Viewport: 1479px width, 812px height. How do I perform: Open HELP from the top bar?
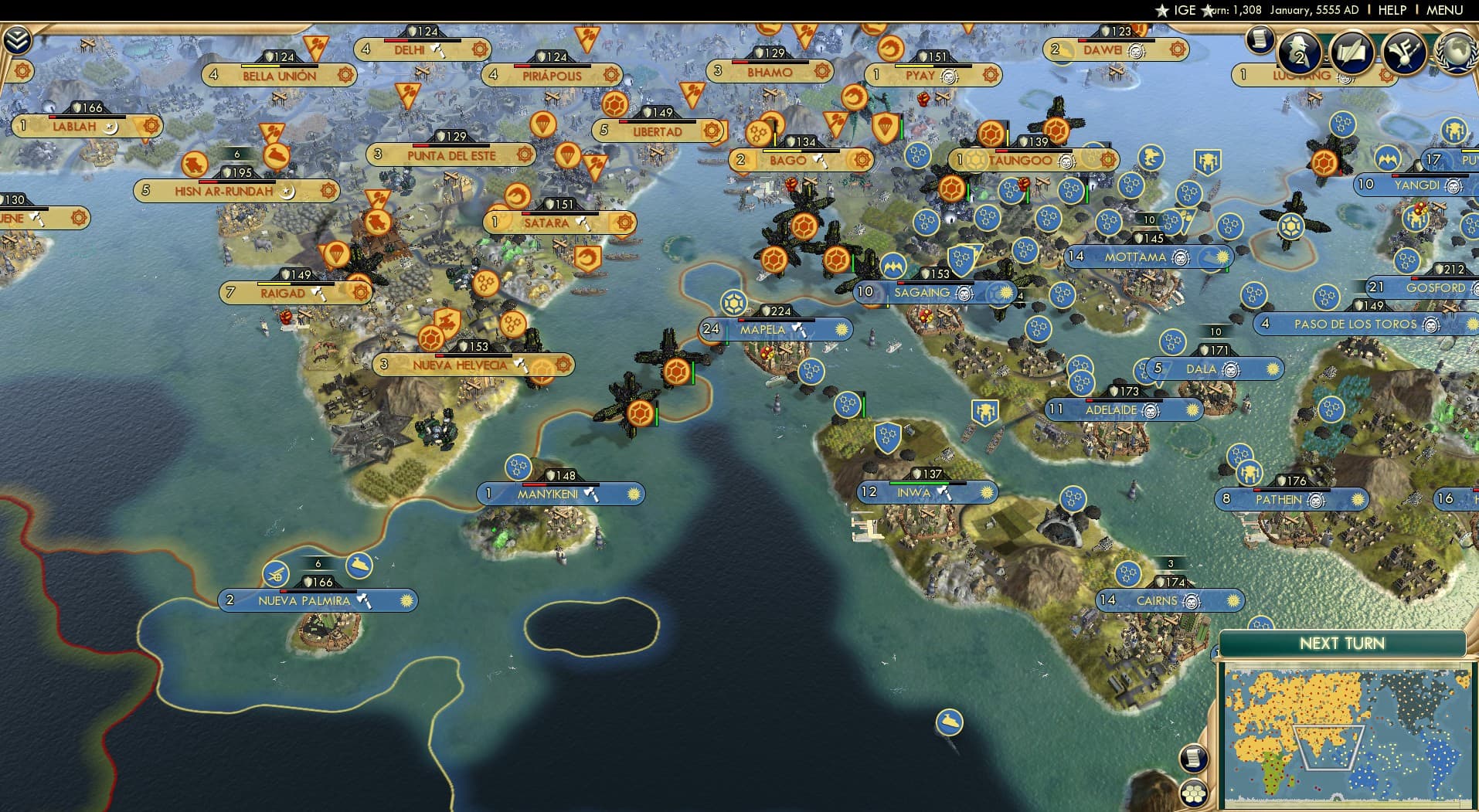click(x=1392, y=10)
